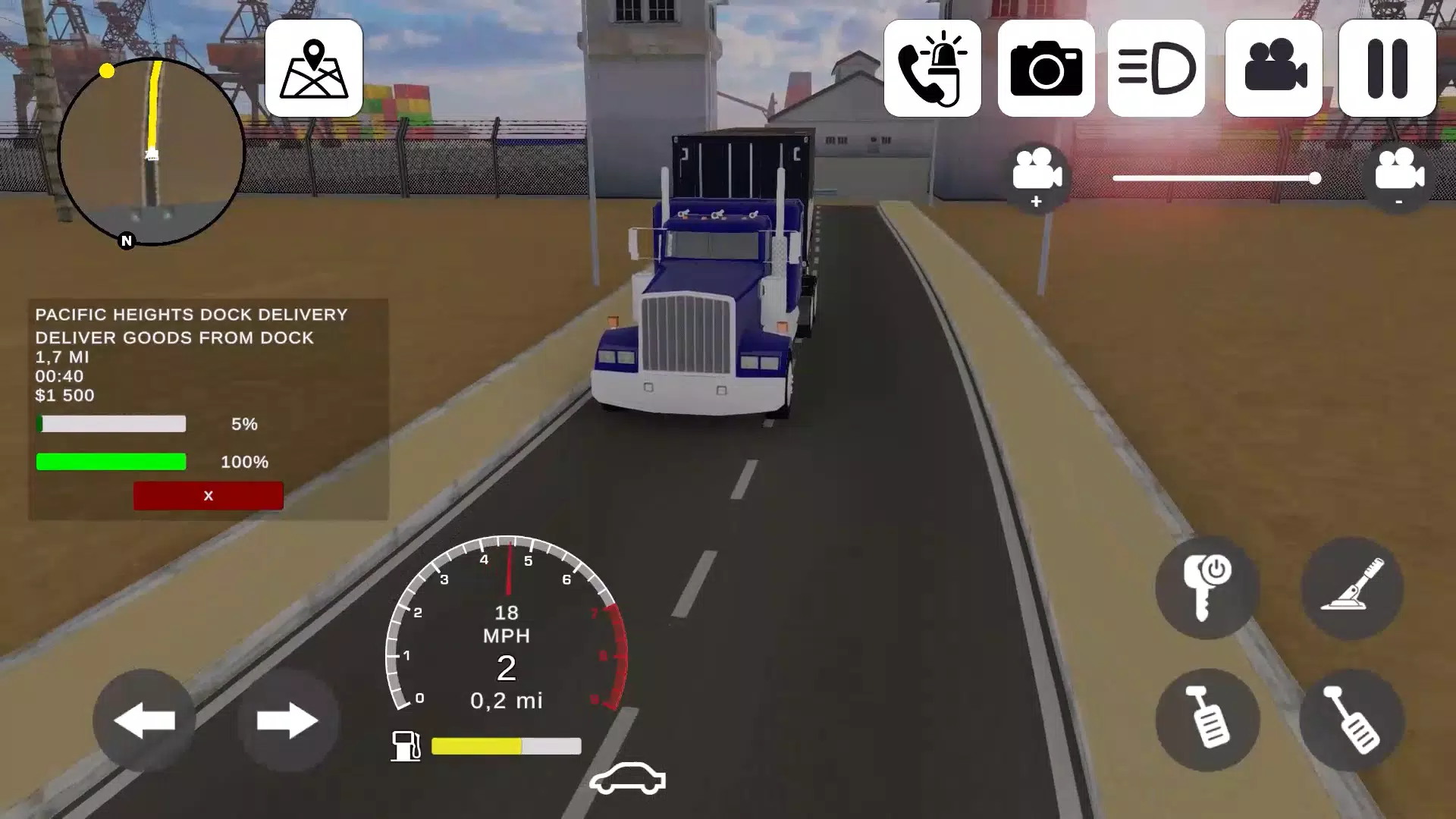This screenshot has width=1456, height=819.
Task: Activate the phone siren call feature
Action: (933, 68)
